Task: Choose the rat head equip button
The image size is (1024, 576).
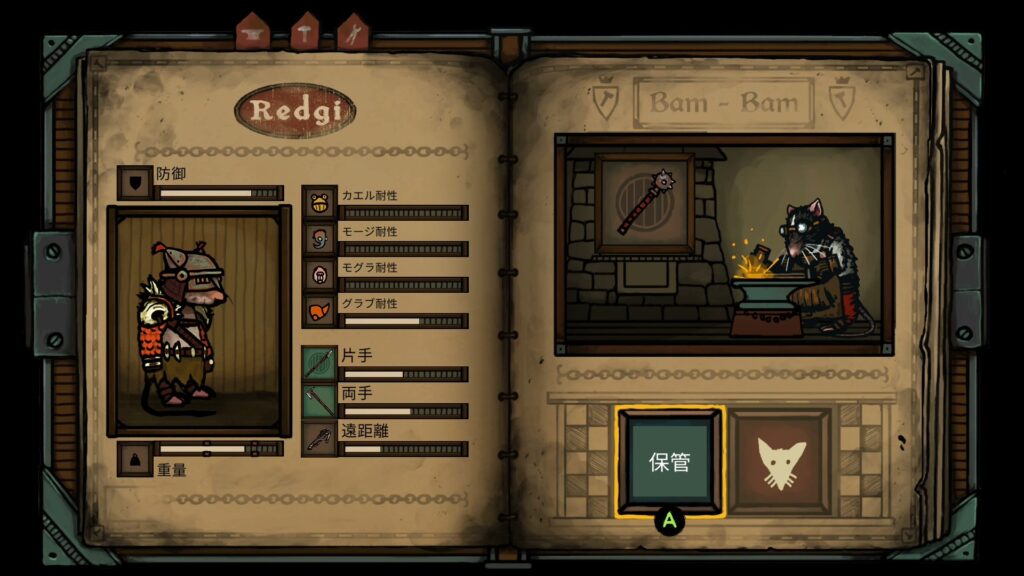Action: (780, 462)
